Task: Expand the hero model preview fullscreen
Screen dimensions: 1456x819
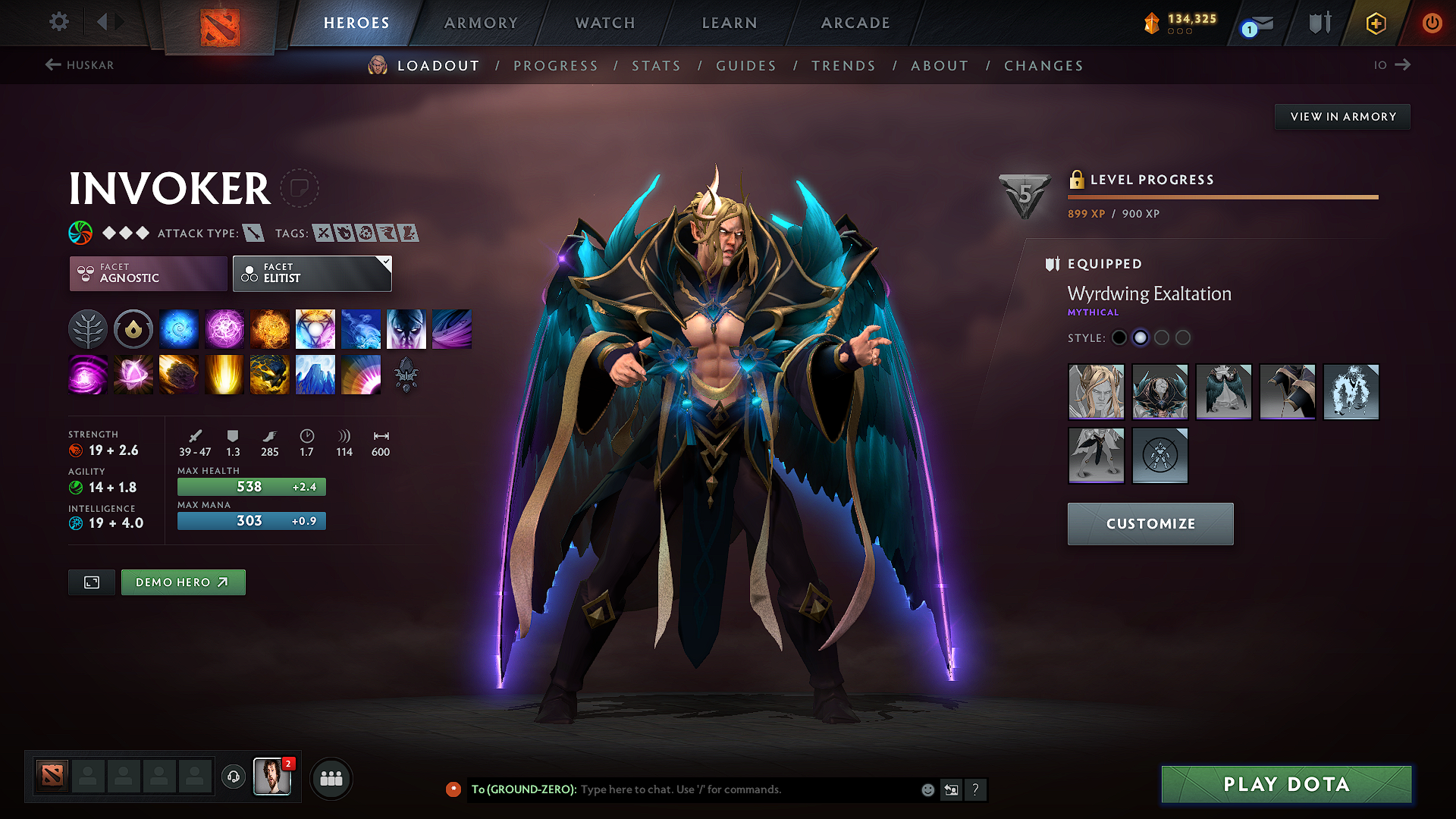Action: 91,582
